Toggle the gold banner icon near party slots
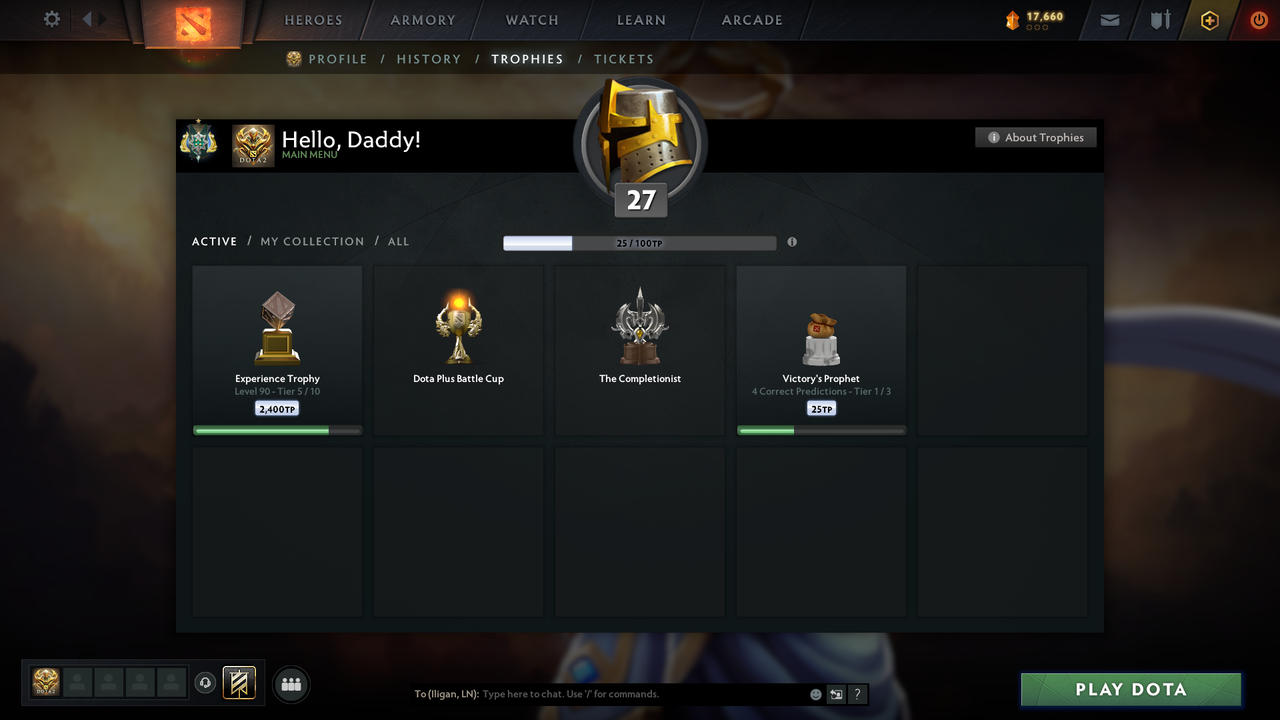Image resolution: width=1280 pixels, height=720 pixels. coord(240,683)
